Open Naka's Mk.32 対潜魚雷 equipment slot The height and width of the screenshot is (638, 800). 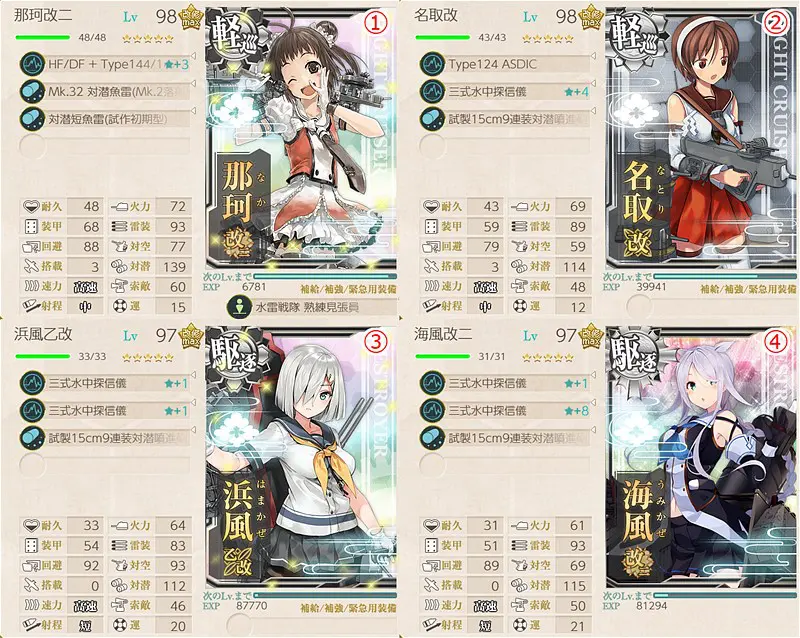click(110, 90)
